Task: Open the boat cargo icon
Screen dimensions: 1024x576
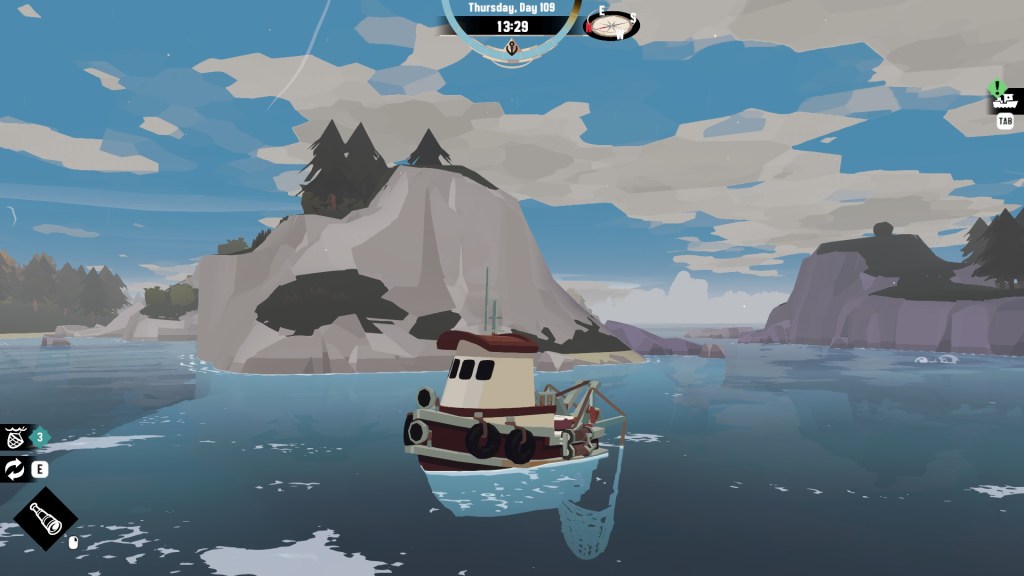Action: pyautogui.click(x=1003, y=100)
